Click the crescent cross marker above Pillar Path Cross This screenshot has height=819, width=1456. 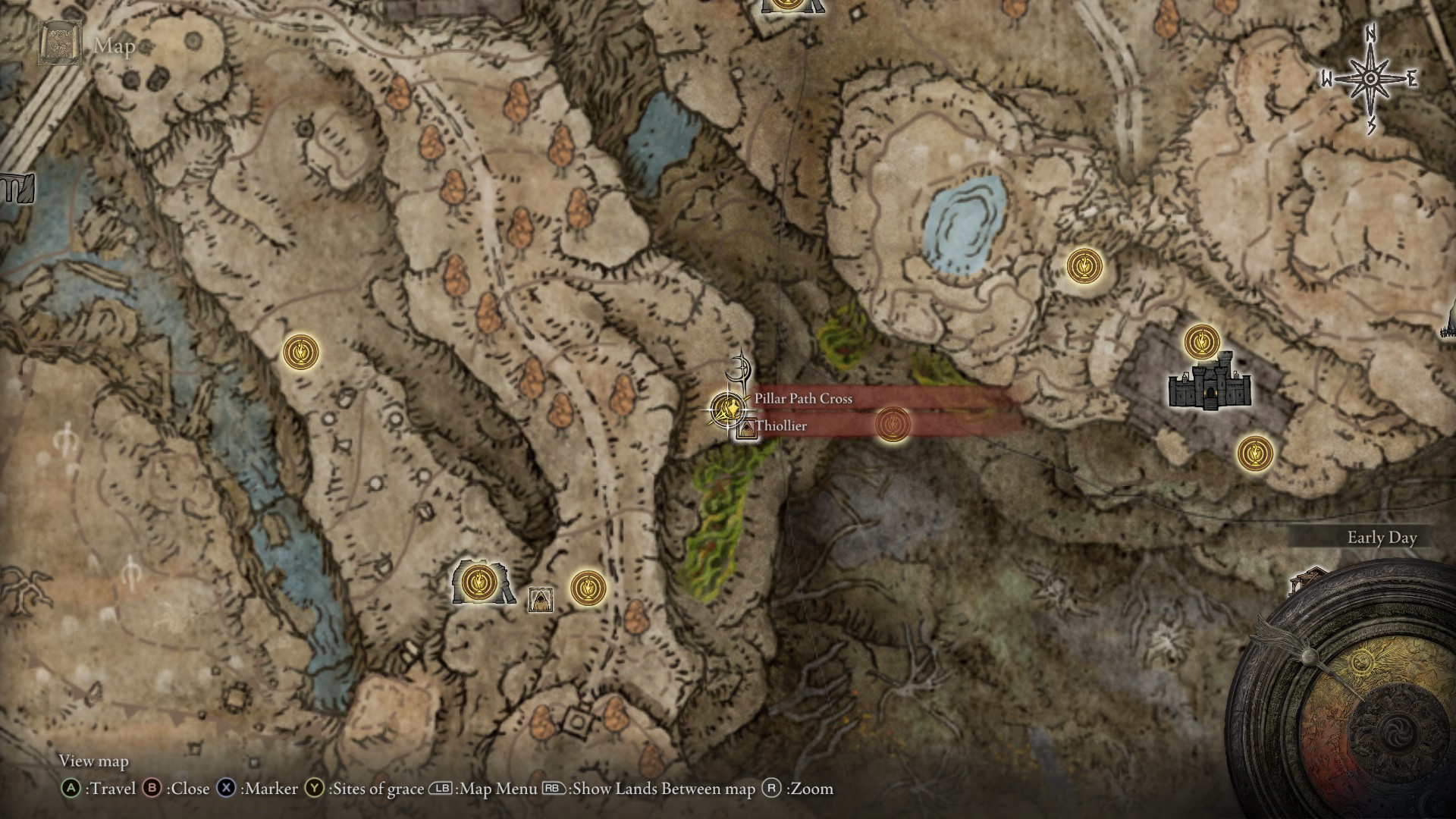739,371
